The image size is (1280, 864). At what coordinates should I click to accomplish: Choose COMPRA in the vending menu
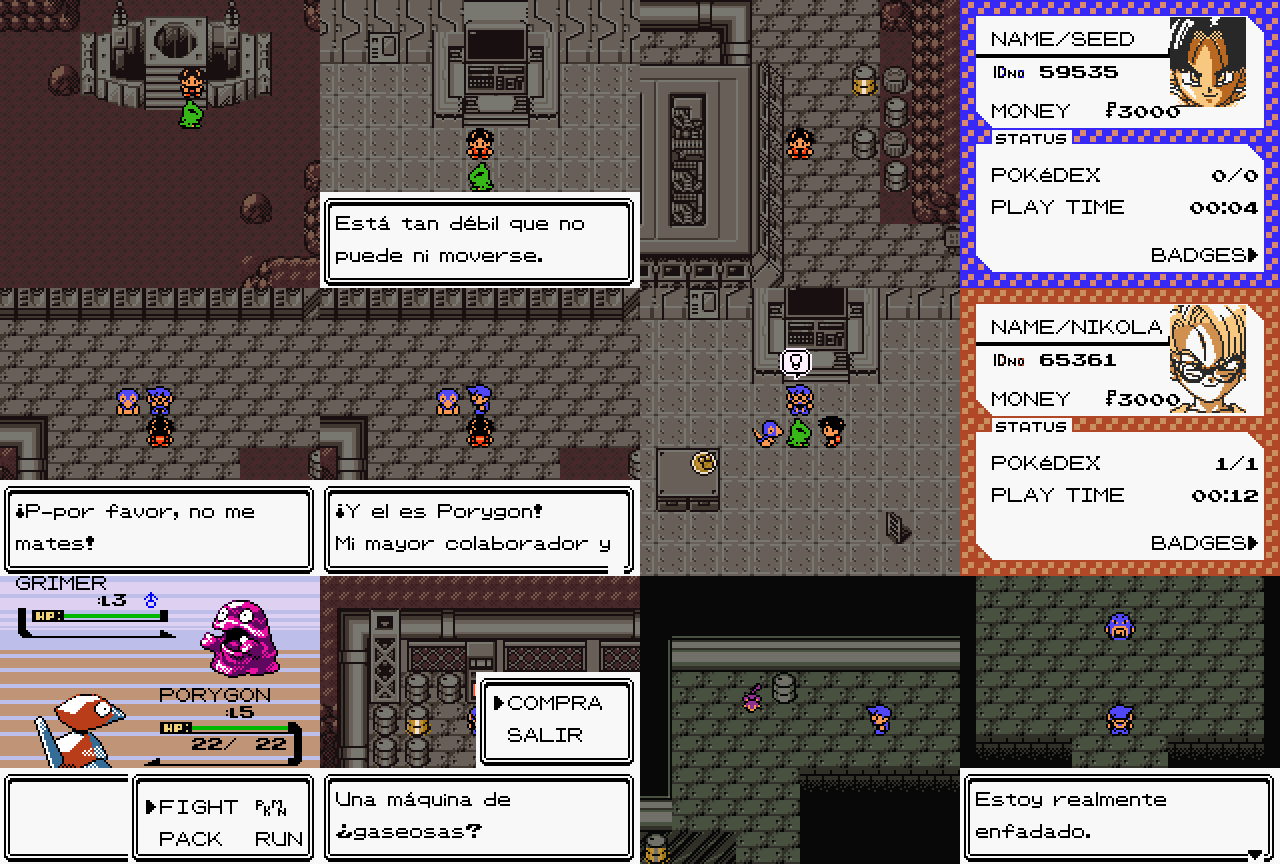(554, 703)
